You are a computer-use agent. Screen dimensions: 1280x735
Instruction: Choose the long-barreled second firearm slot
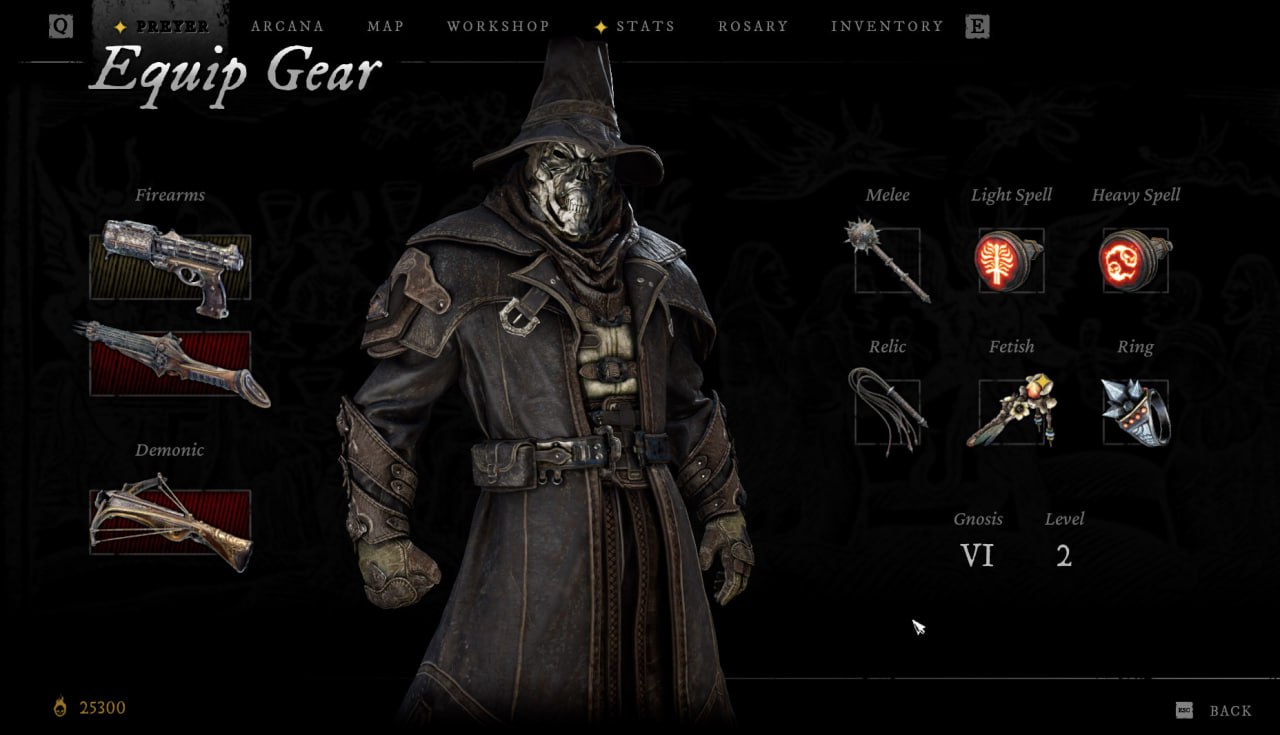coord(170,364)
